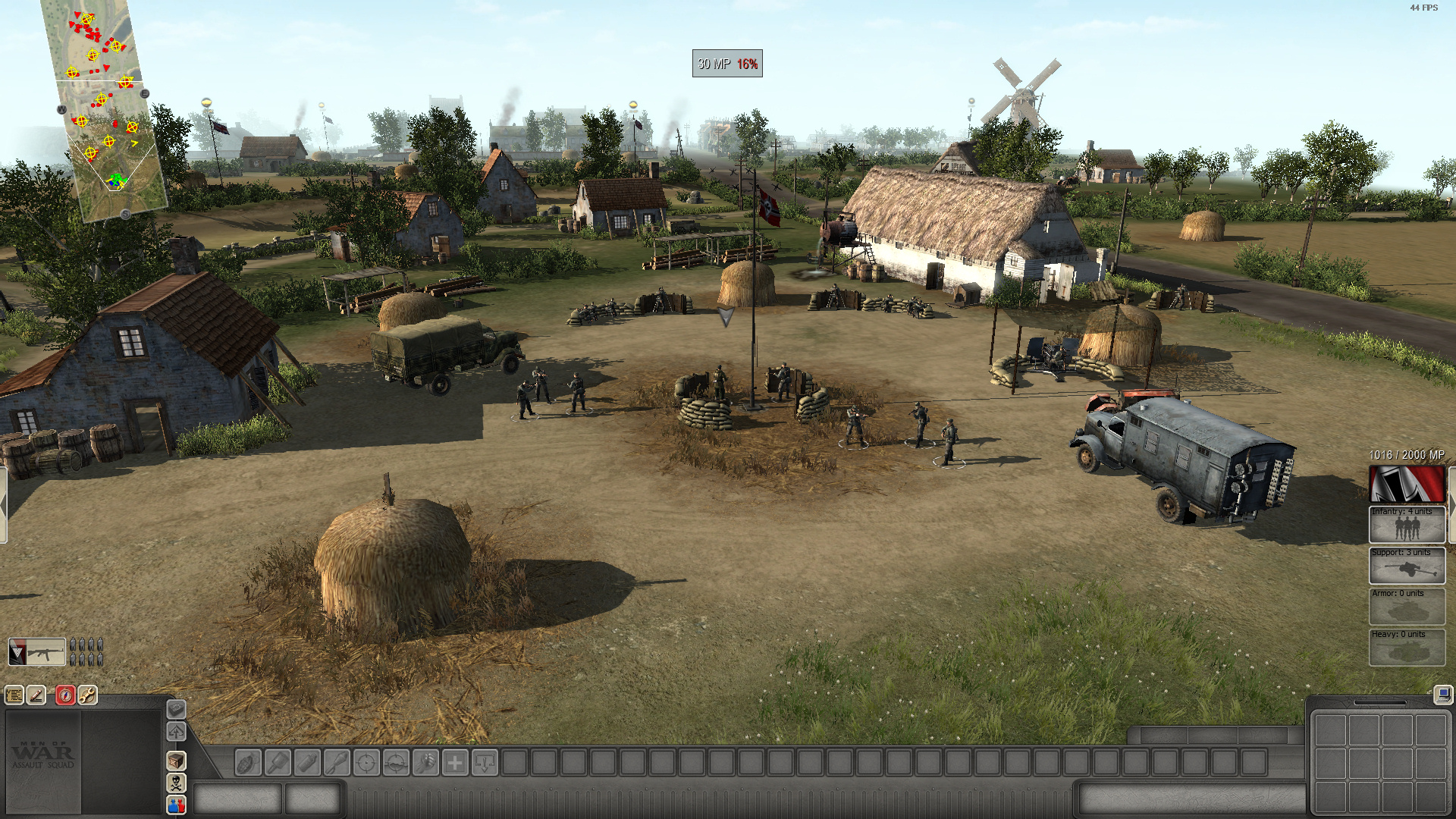Choose the crosshair target command
This screenshot has width=1456, height=819.
point(366,762)
